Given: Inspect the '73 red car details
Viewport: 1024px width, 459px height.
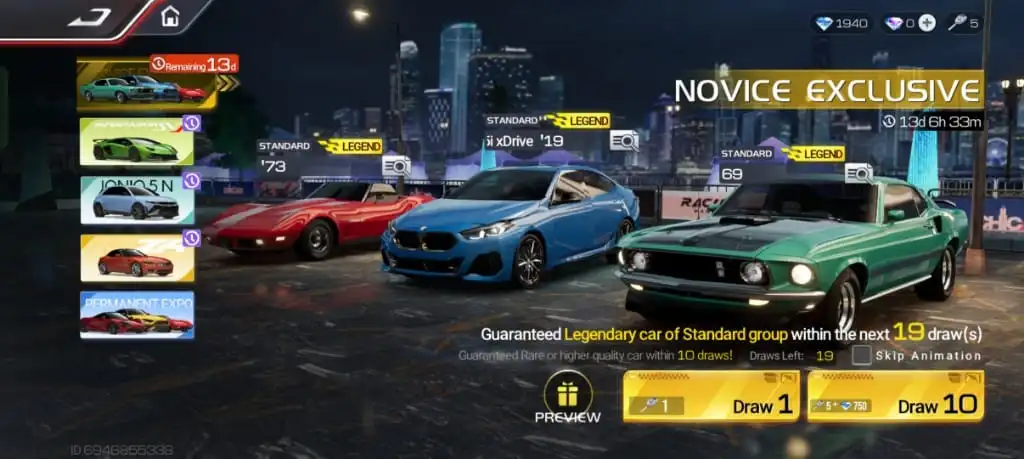Looking at the screenshot, I should point(396,165).
